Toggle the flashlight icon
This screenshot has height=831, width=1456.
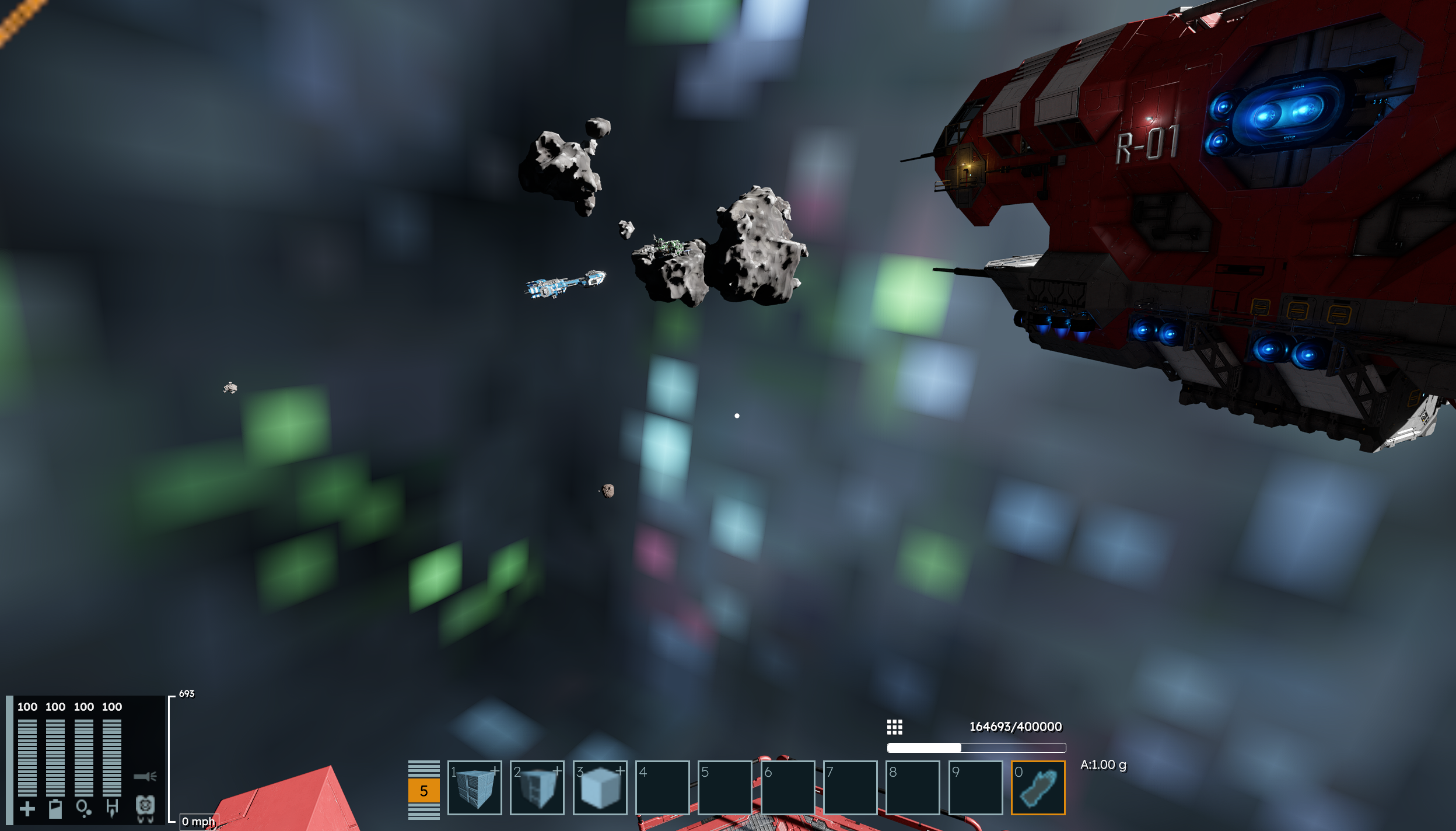click(x=145, y=776)
